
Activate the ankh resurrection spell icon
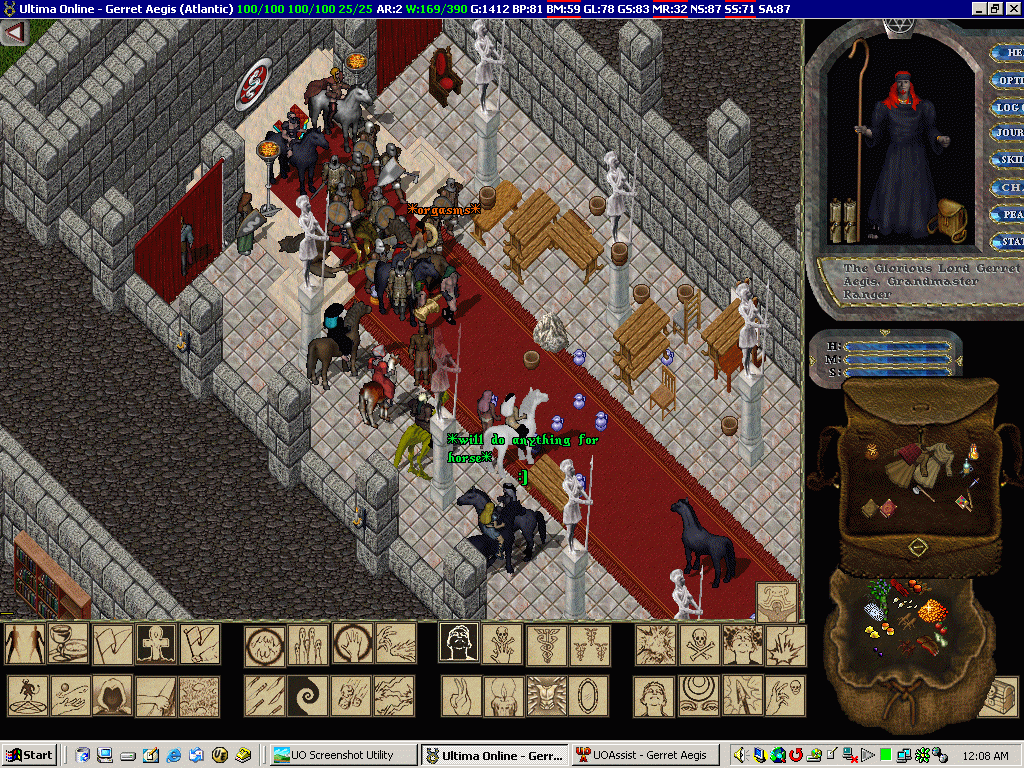157,644
